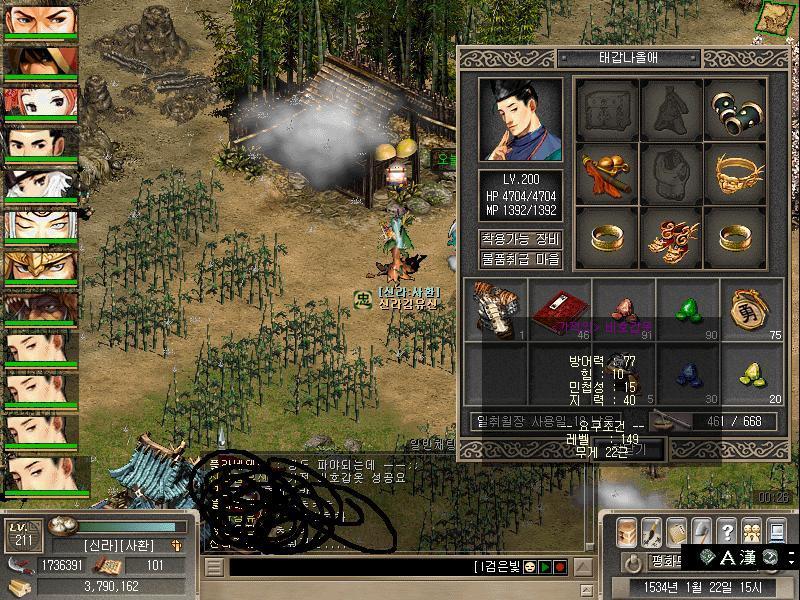The height and width of the screenshot is (600, 800).
Task: Click the 착용가능 장비 button
Action: click(520, 239)
